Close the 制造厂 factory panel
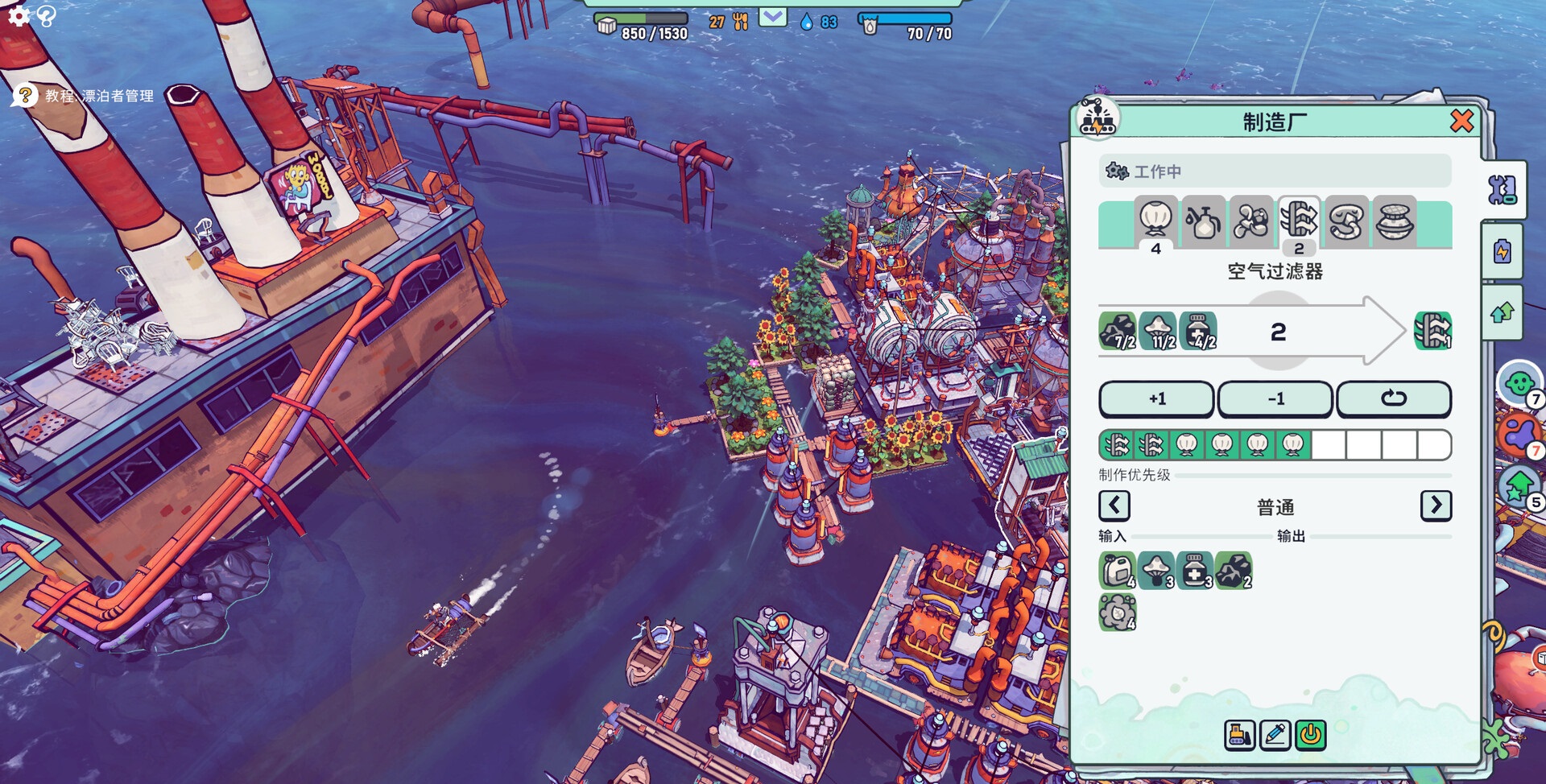The height and width of the screenshot is (784, 1546). point(1461,122)
